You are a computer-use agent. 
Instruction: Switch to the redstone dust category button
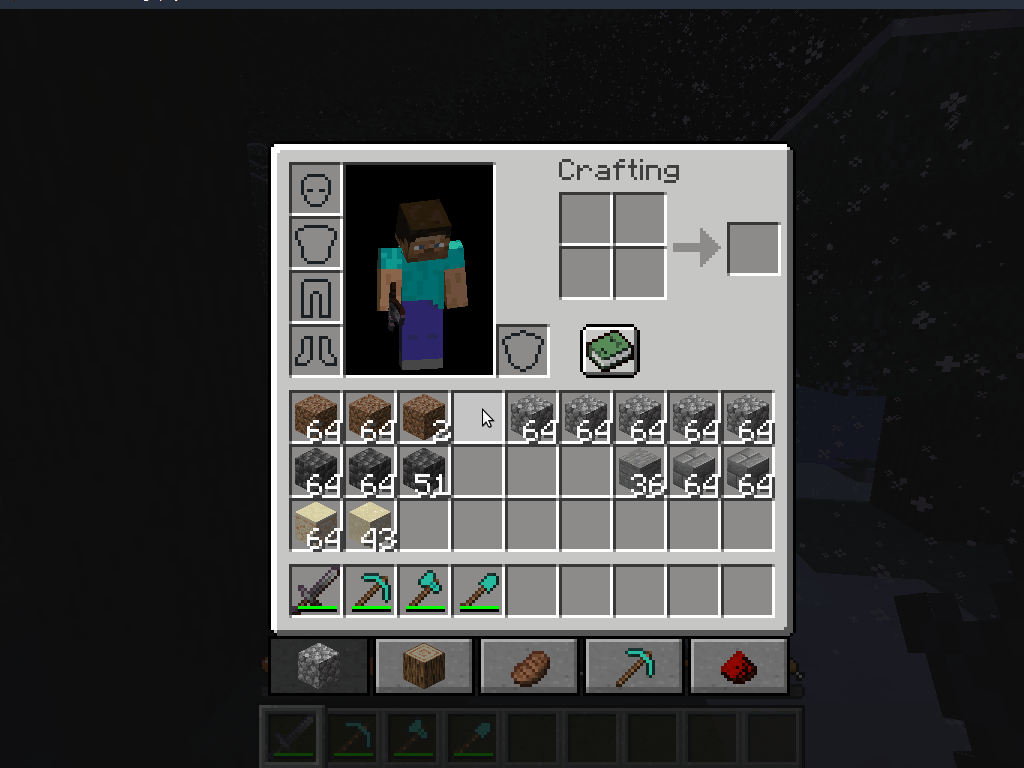point(739,666)
